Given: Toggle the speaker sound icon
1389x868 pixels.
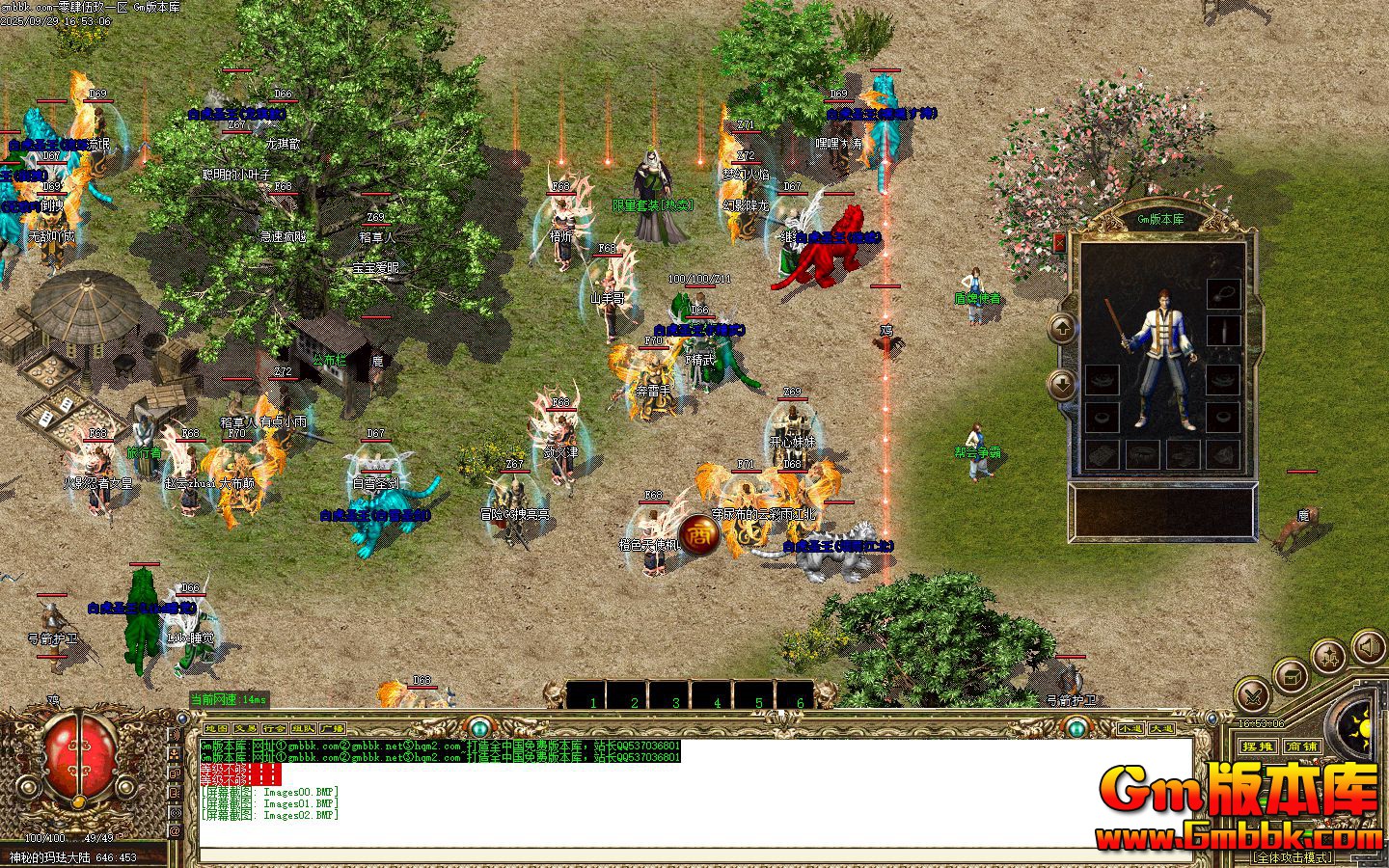Looking at the screenshot, I should pos(1368,646).
